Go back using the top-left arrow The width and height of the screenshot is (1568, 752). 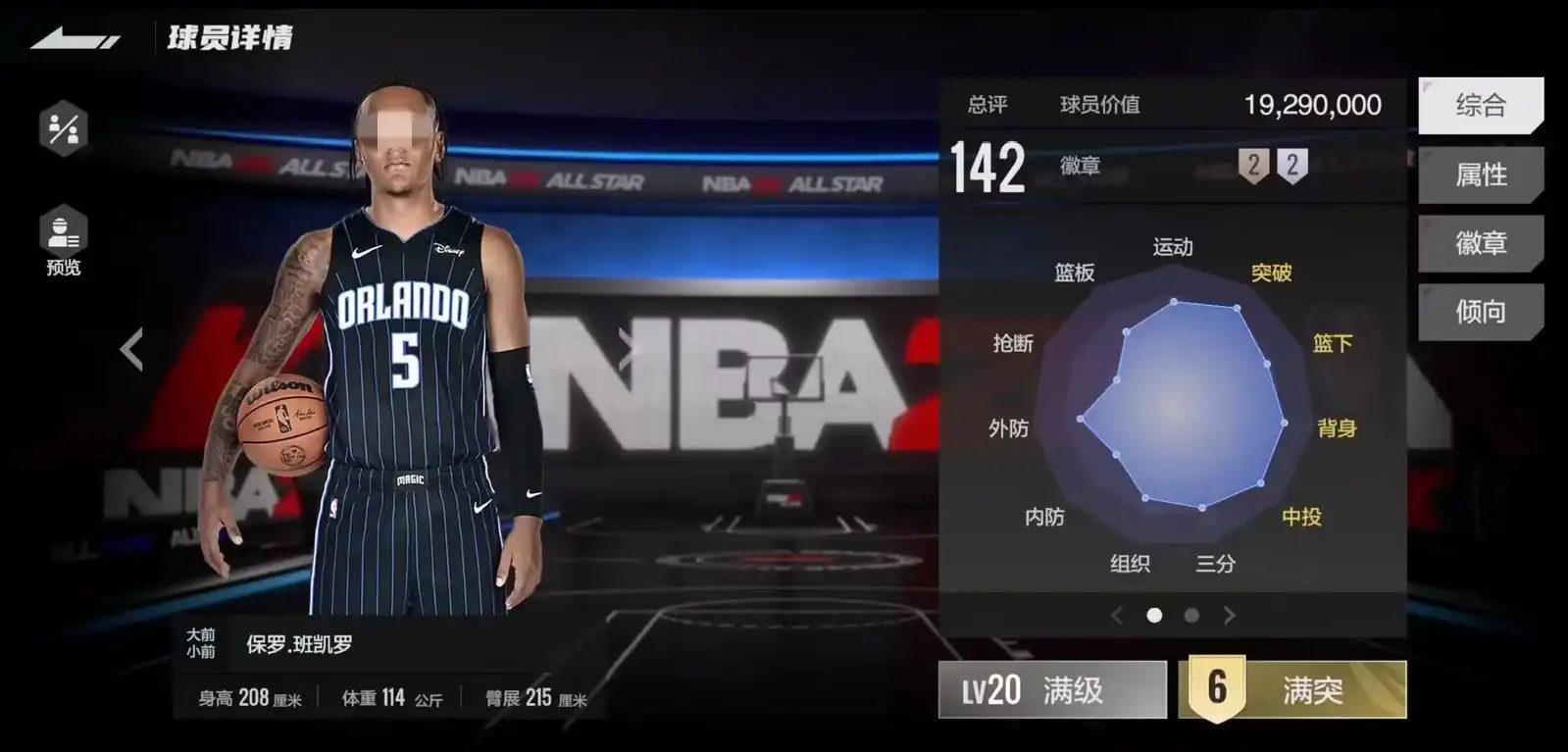[x=75, y=39]
